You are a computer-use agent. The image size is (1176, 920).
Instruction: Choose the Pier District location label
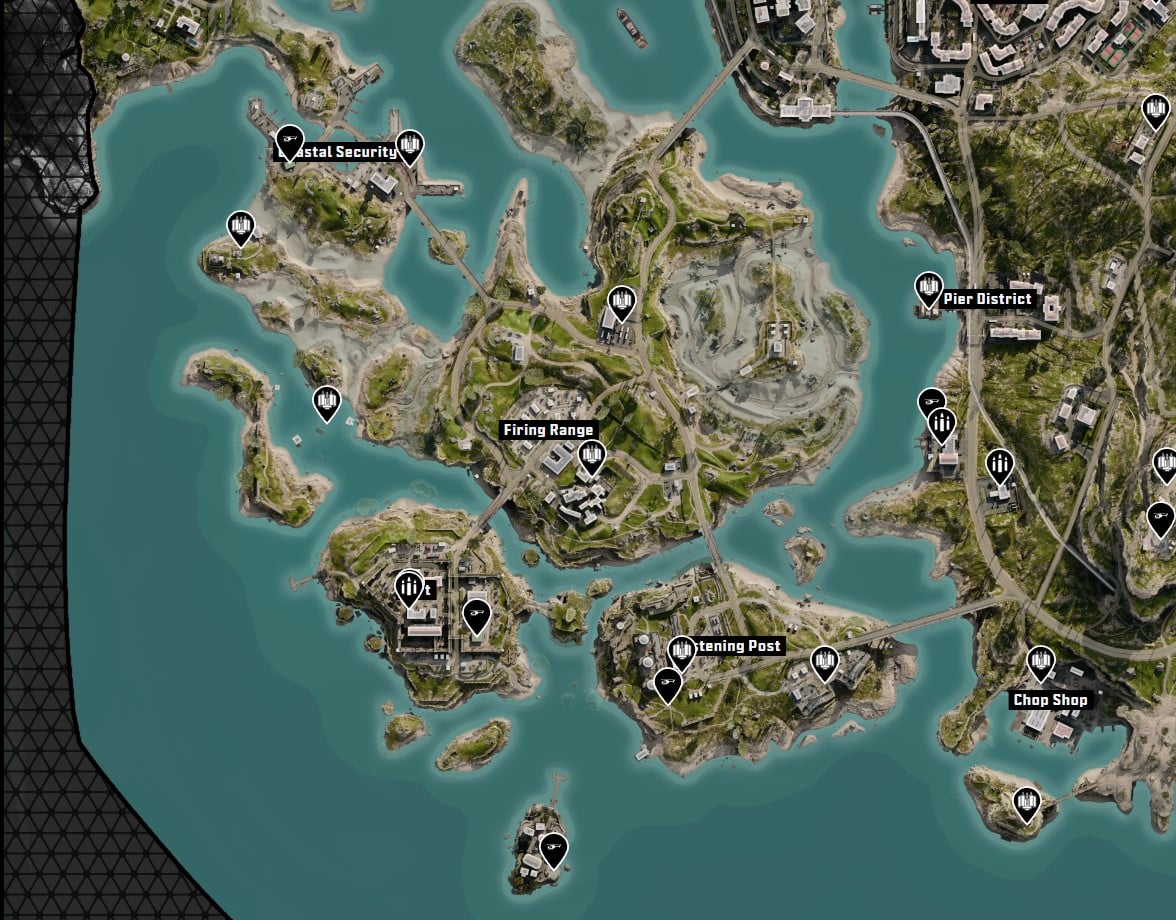pyautogui.click(x=987, y=299)
